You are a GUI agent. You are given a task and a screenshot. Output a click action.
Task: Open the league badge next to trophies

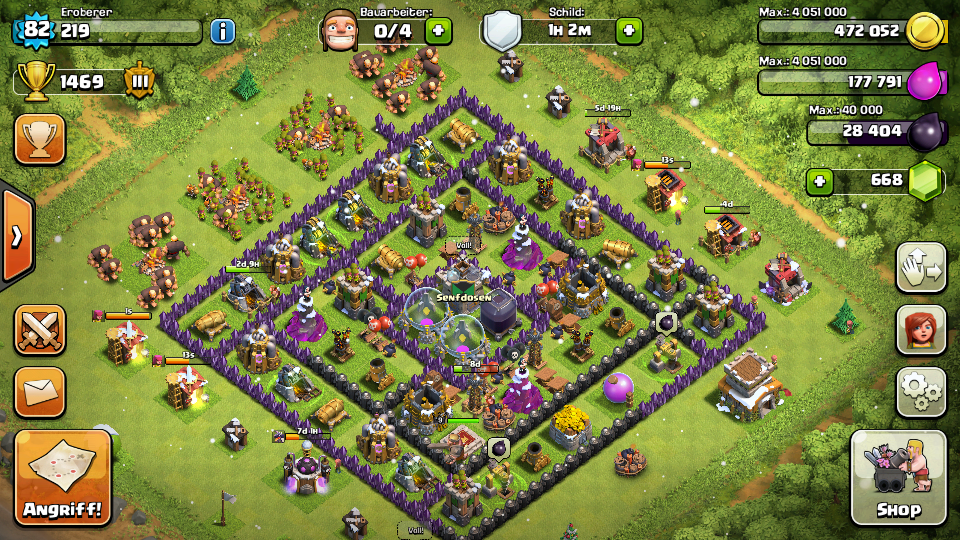139,81
